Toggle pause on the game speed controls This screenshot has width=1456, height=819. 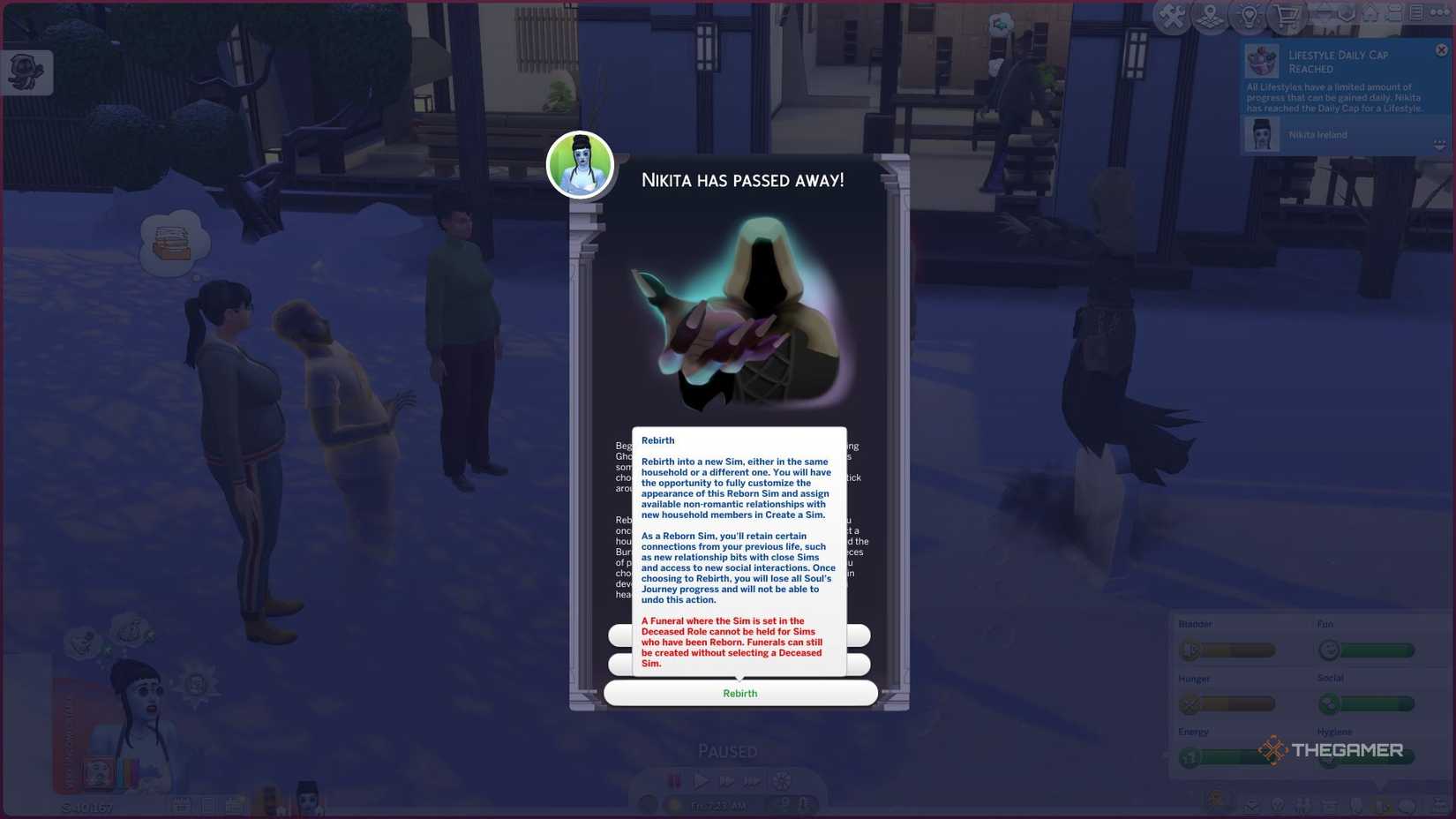click(x=676, y=780)
